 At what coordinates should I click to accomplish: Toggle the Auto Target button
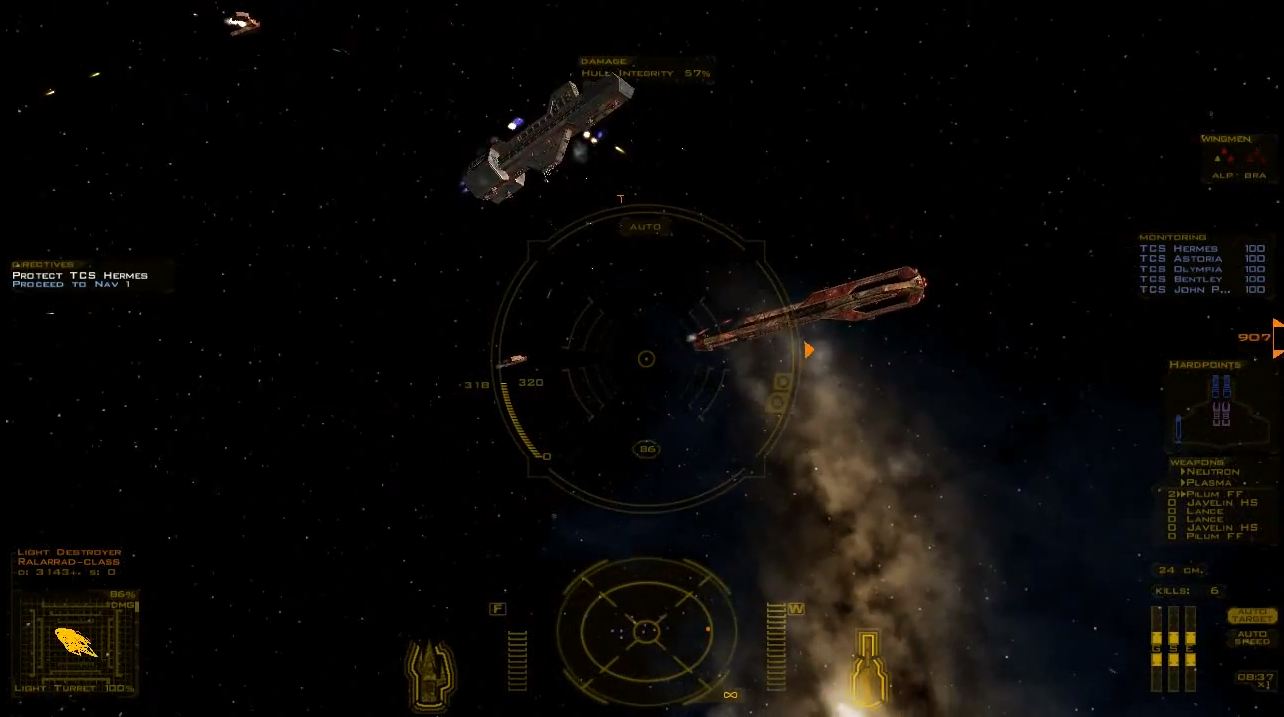(x=1251, y=615)
